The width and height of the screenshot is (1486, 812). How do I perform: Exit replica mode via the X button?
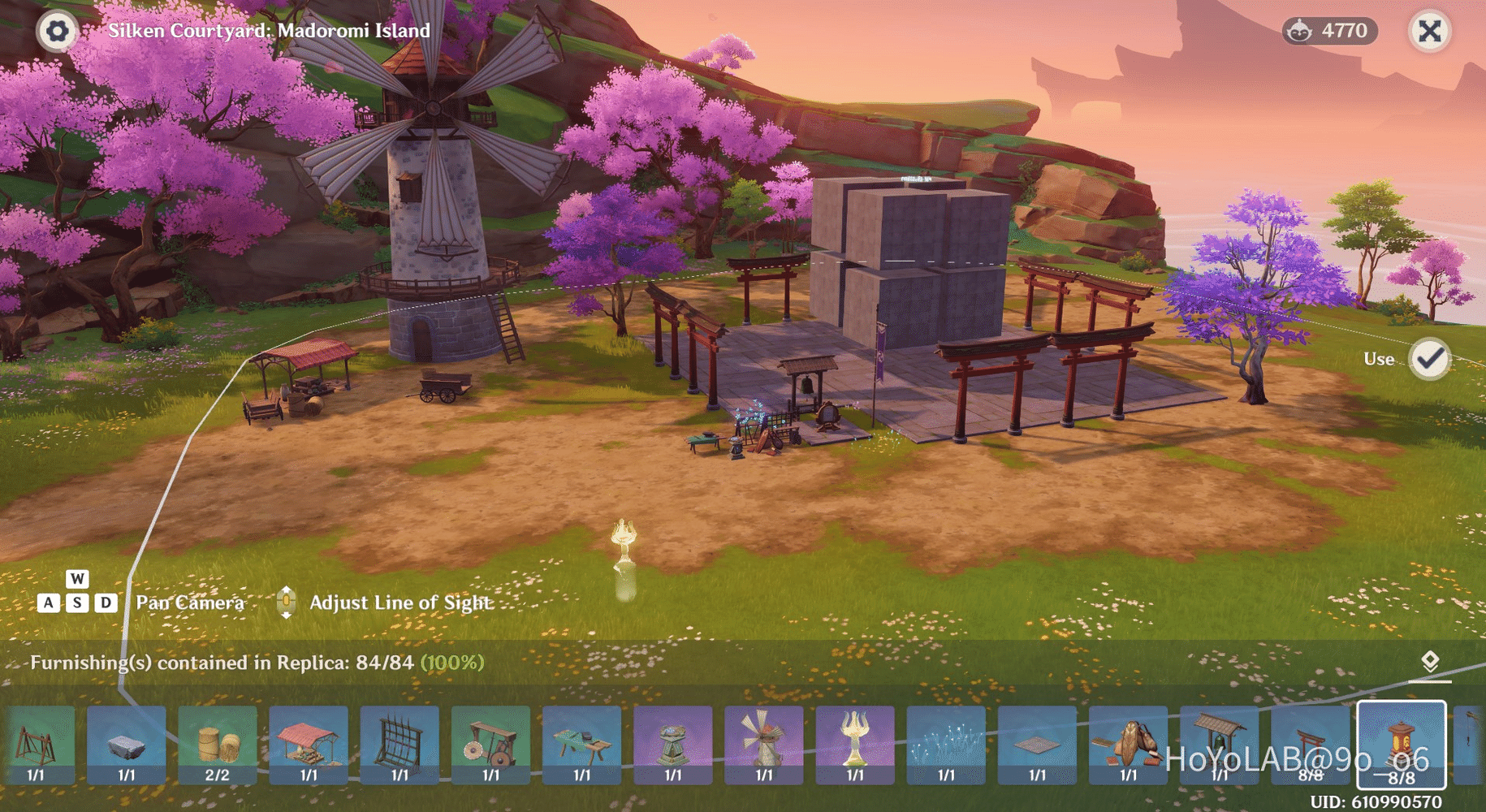click(1429, 32)
